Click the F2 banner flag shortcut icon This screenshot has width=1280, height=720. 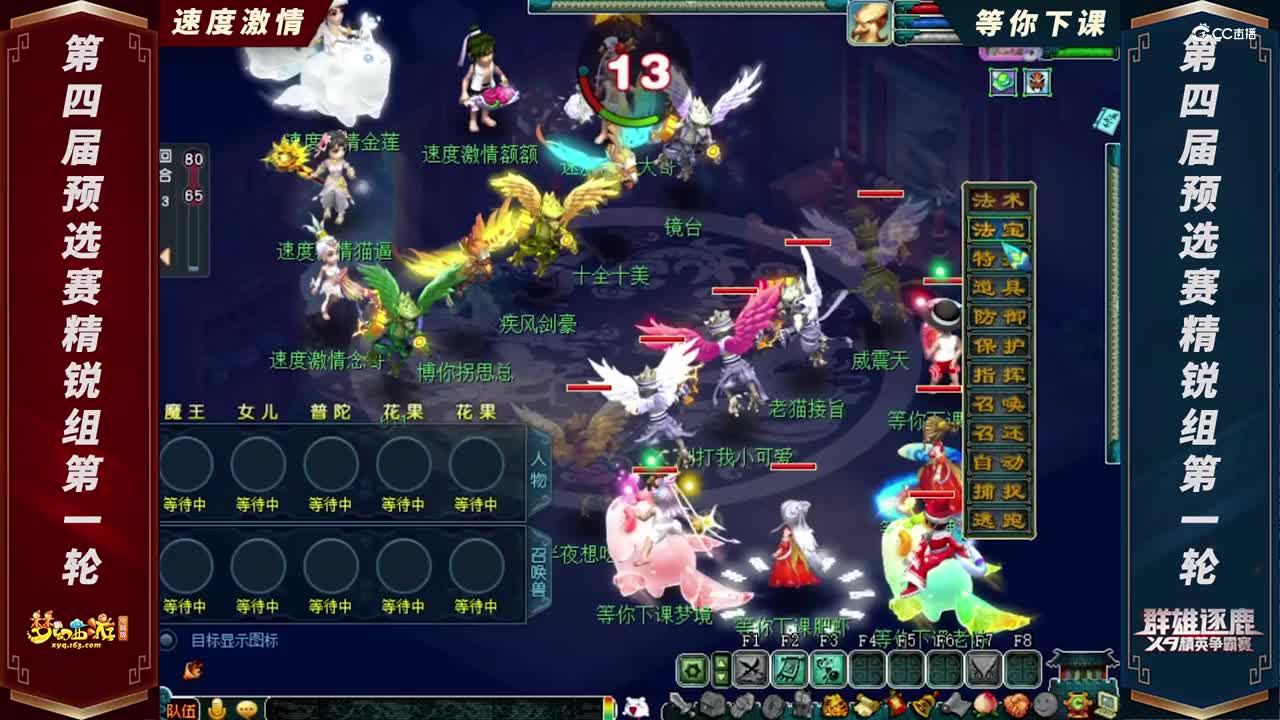pyautogui.click(x=789, y=669)
